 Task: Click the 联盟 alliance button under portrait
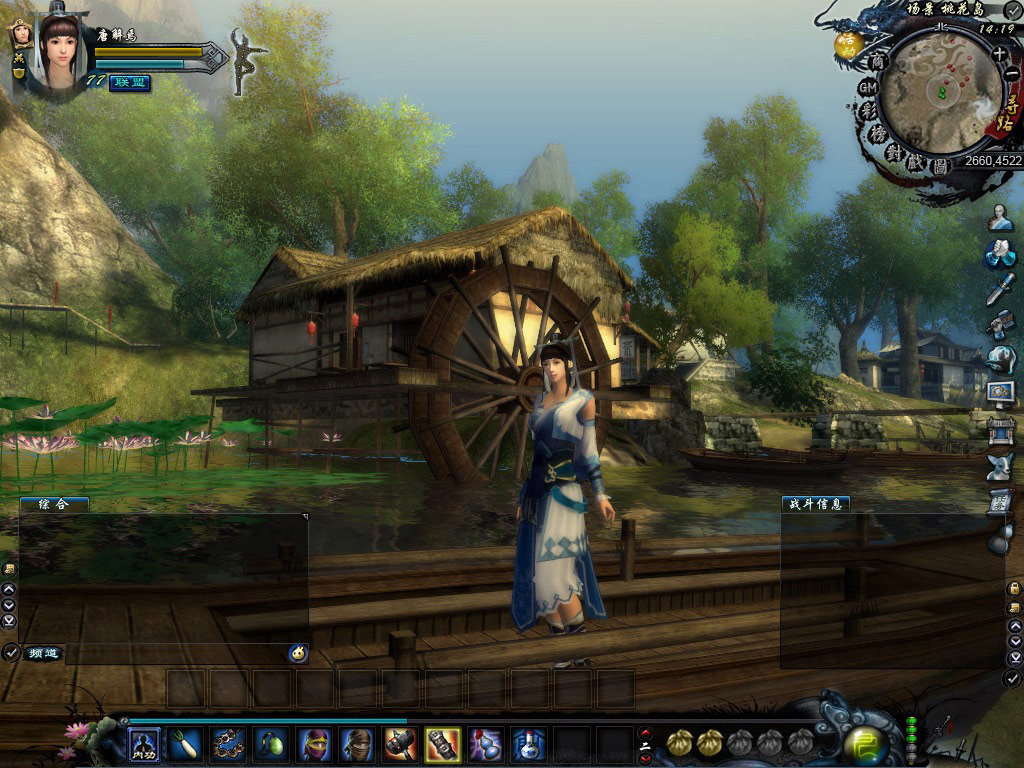tap(130, 82)
